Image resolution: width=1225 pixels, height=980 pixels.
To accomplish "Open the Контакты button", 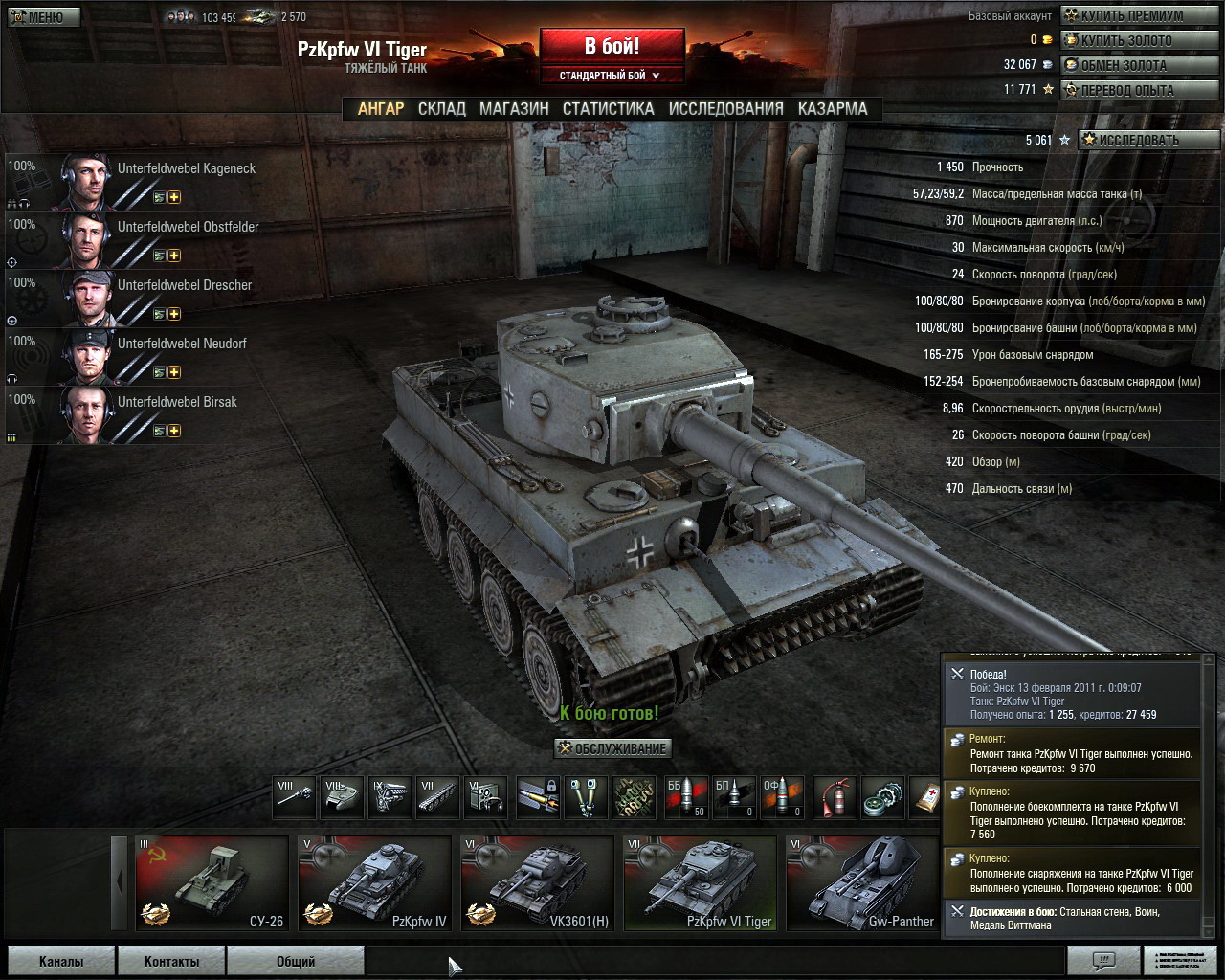I will pos(171,961).
